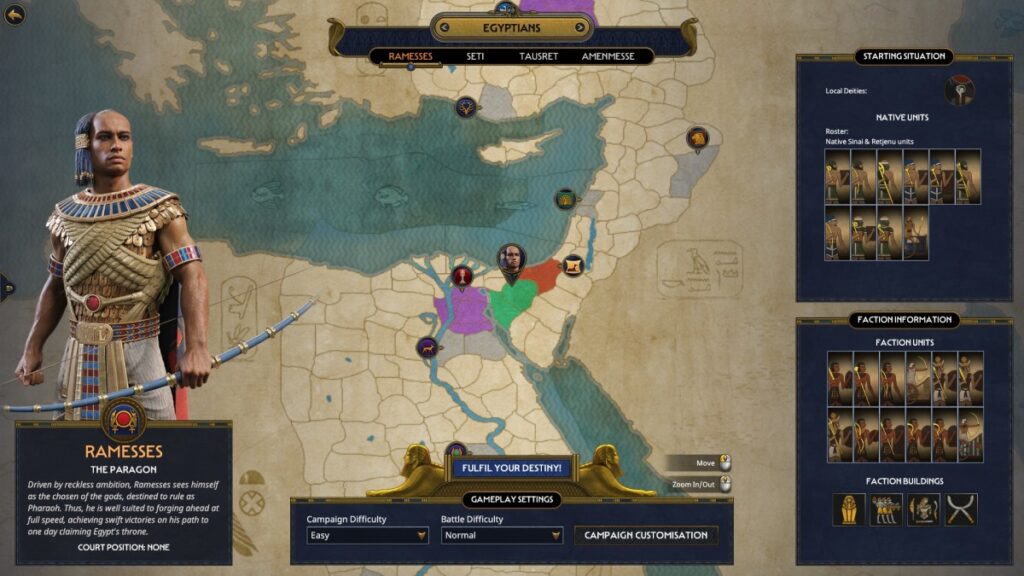Expand the Battle Difficulty dropdown

(x=502, y=535)
